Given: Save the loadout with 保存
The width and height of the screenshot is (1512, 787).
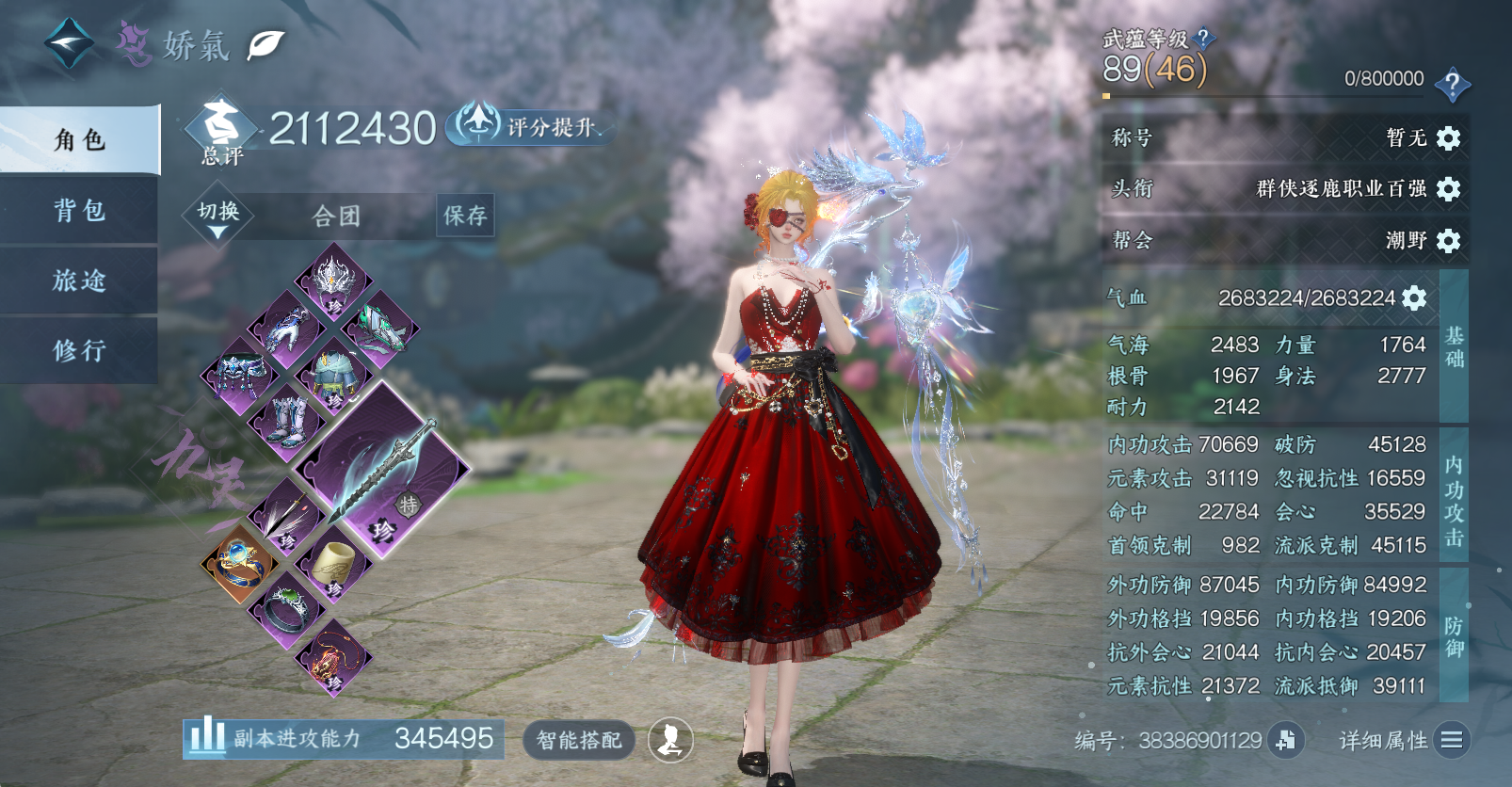Looking at the screenshot, I should (465, 217).
